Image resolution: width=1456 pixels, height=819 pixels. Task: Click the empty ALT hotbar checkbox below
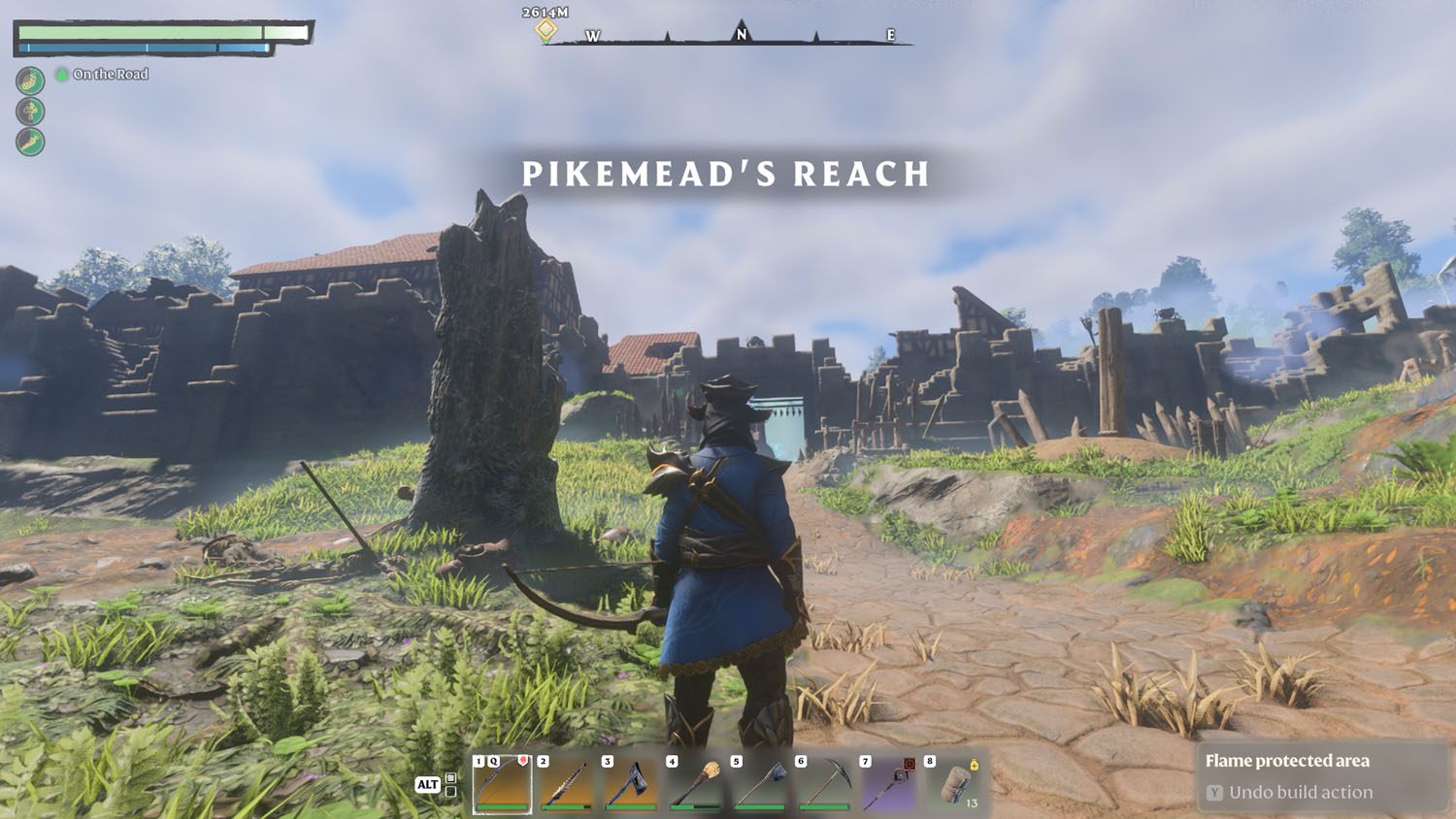click(450, 792)
